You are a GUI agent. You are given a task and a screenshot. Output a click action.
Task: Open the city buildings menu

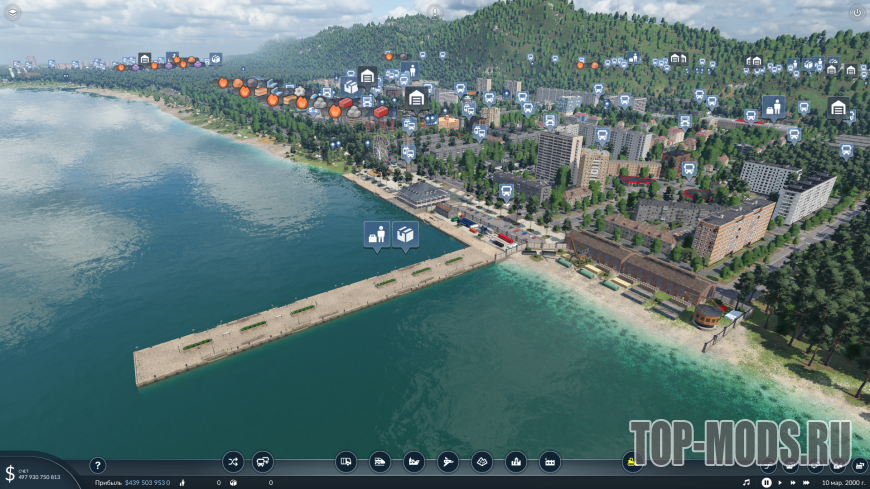click(x=516, y=461)
